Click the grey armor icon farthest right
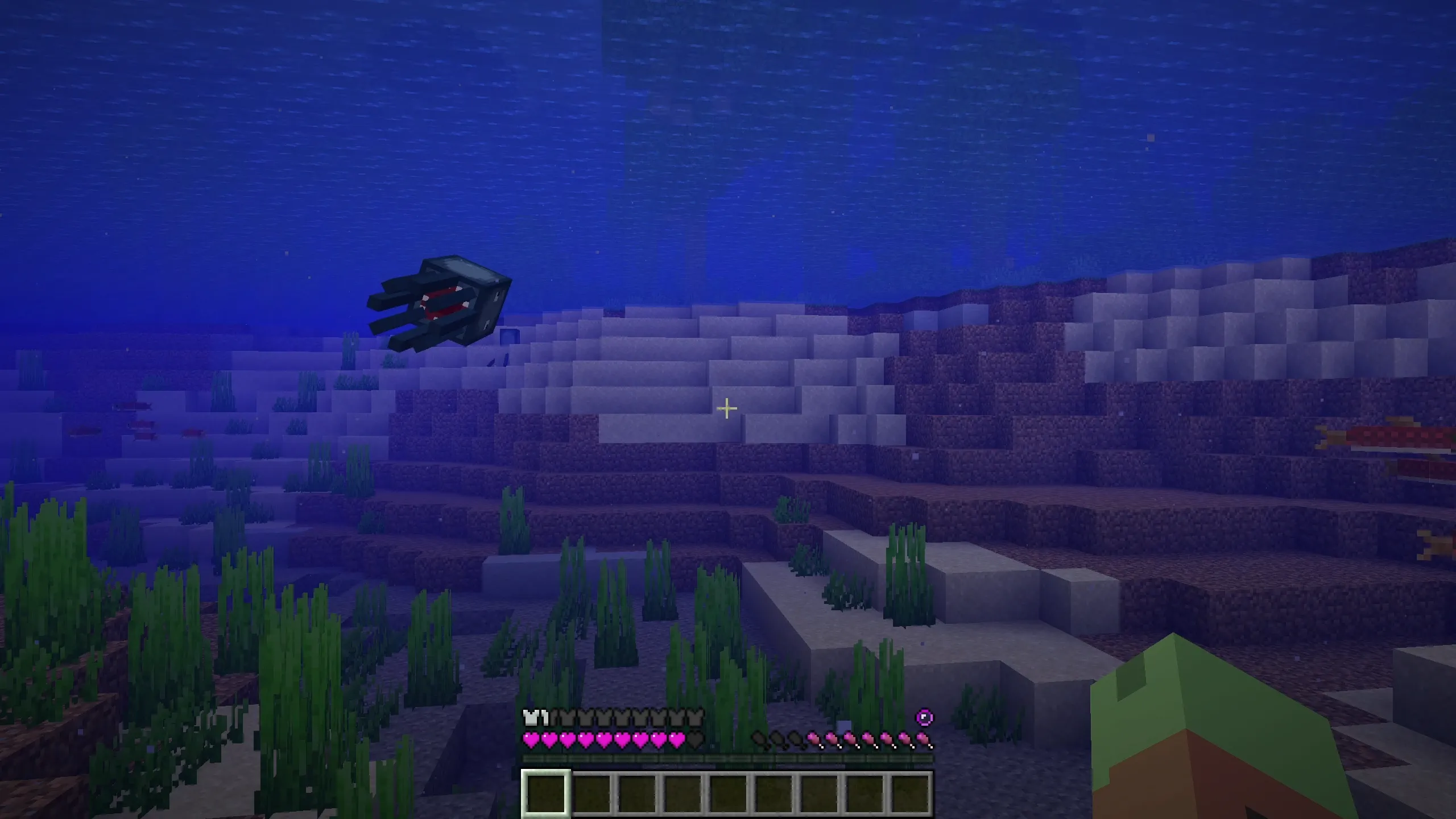 697,718
